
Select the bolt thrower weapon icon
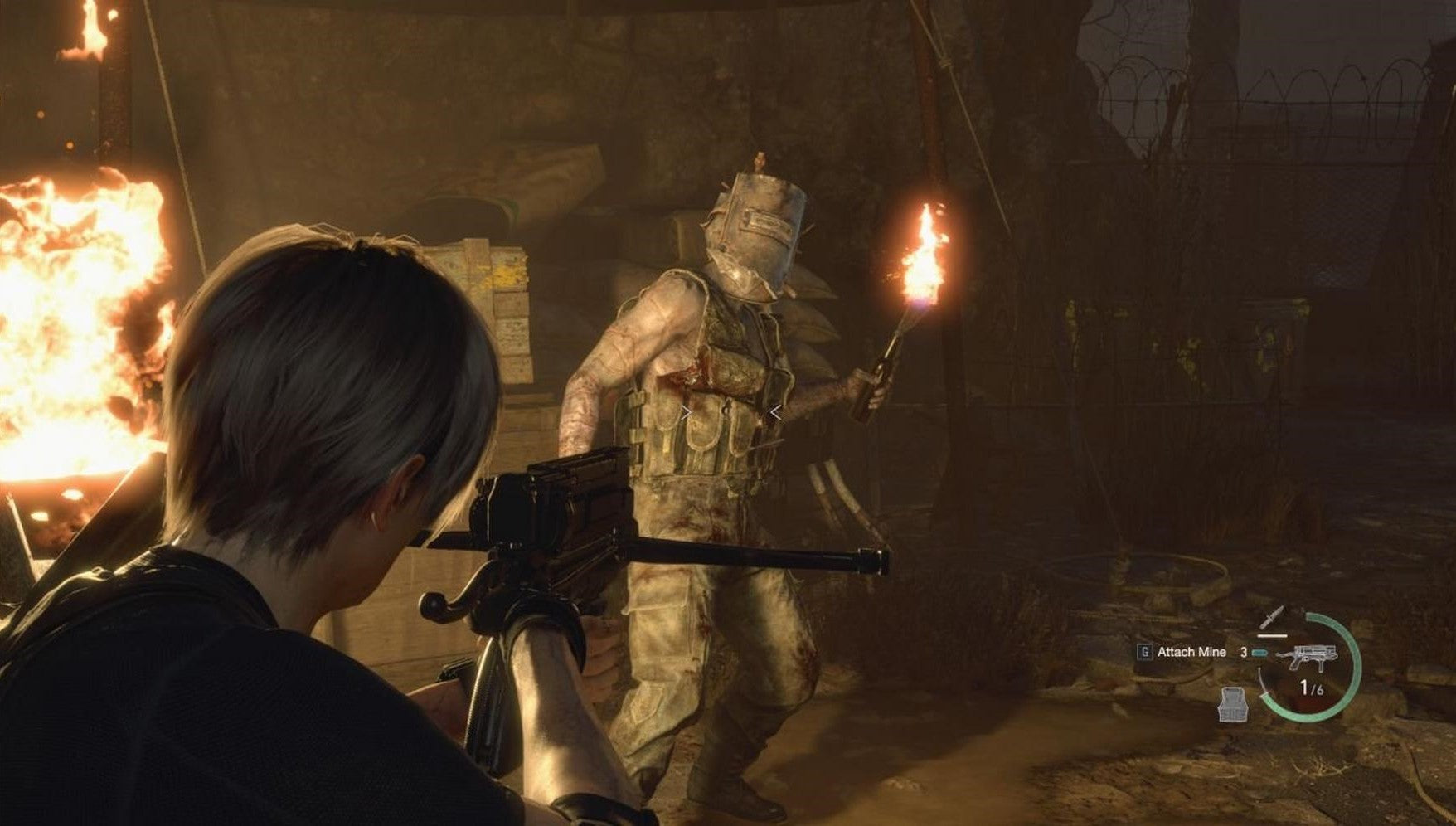1308,658
